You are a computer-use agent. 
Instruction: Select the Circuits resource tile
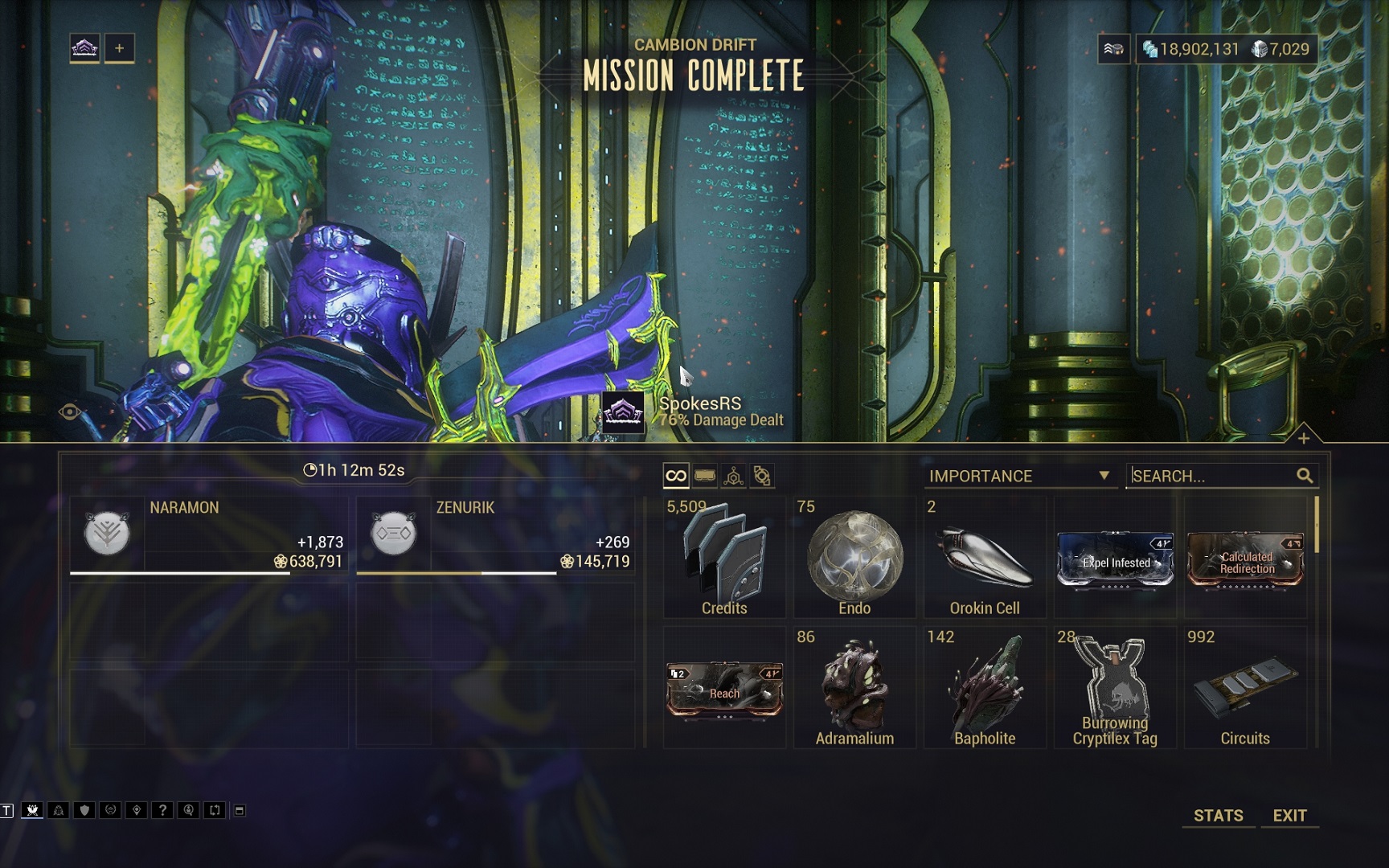tap(1245, 690)
